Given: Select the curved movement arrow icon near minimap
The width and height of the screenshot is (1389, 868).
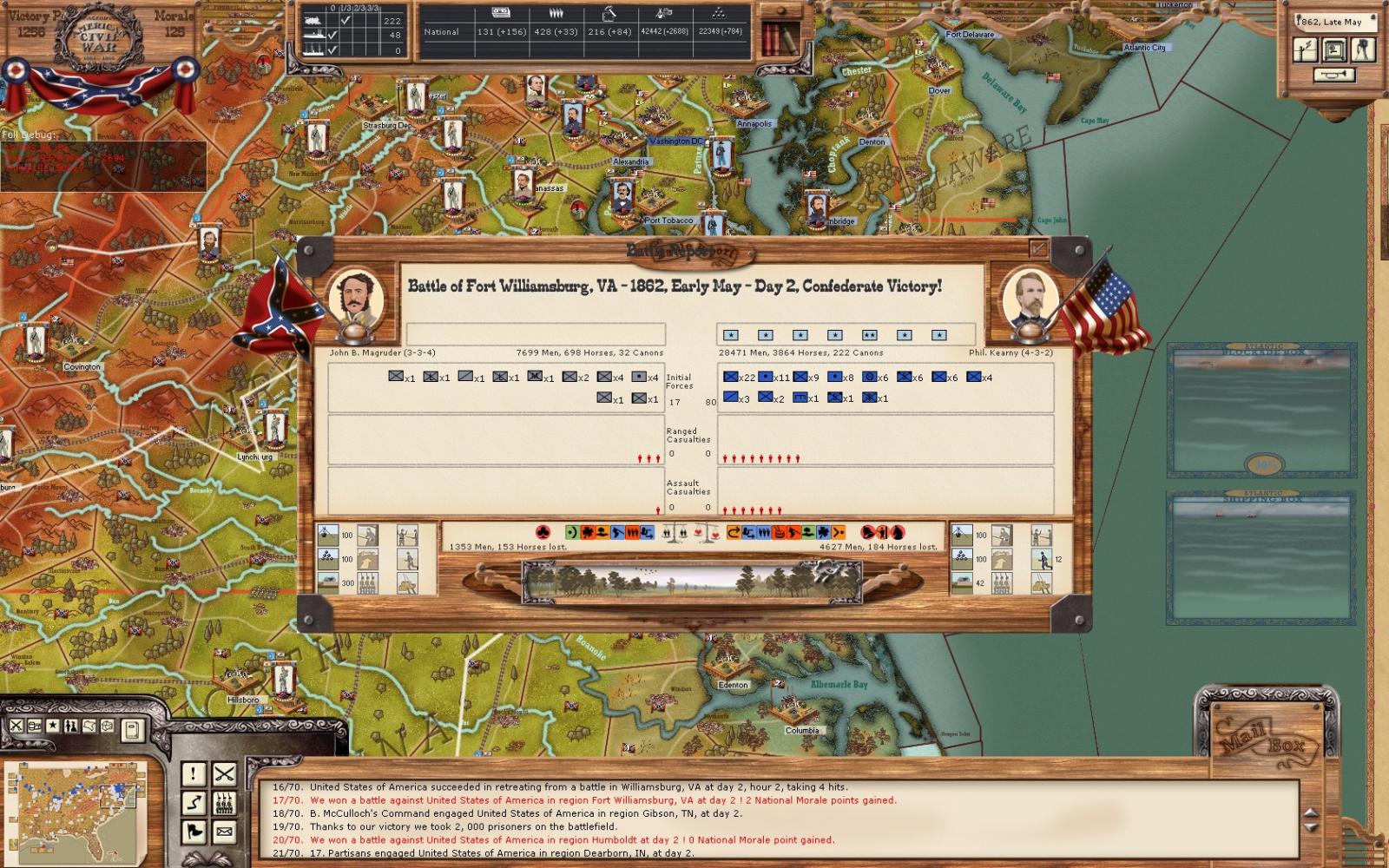Looking at the screenshot, I should (193, 803).
